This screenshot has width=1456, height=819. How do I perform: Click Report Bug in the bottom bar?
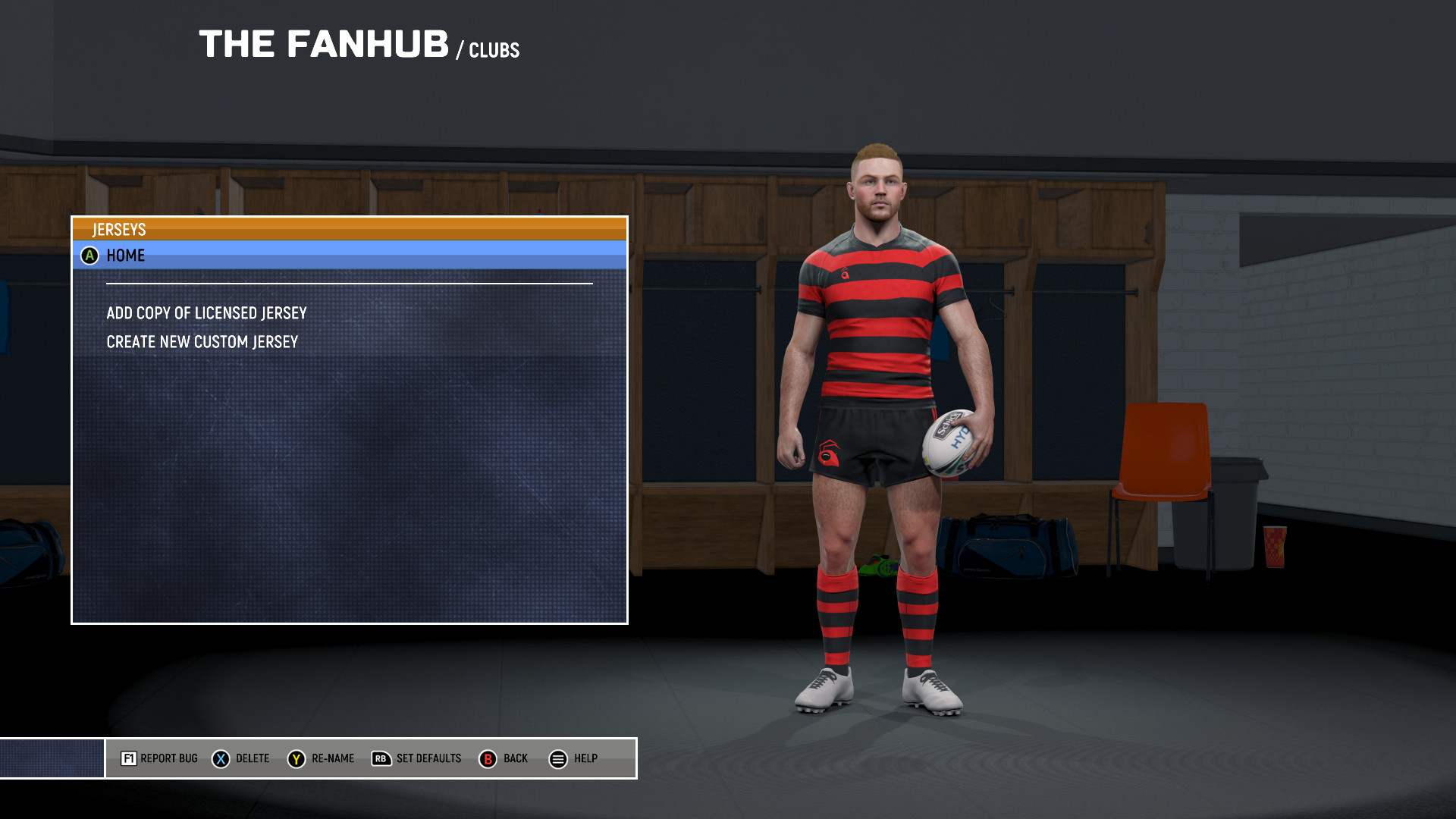(x=168, y=758)
